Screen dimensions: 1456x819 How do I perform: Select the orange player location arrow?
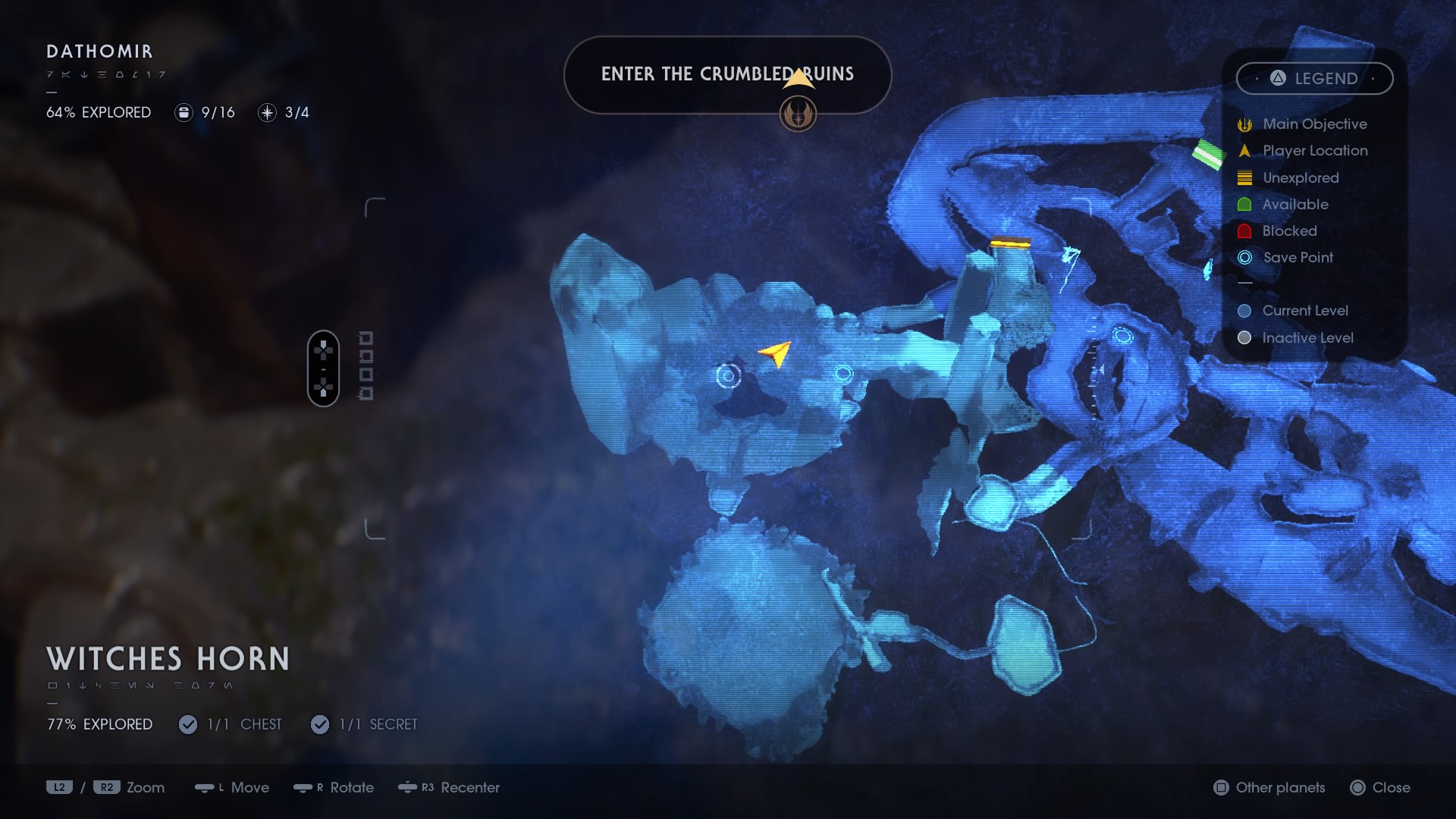coord(776,353)
